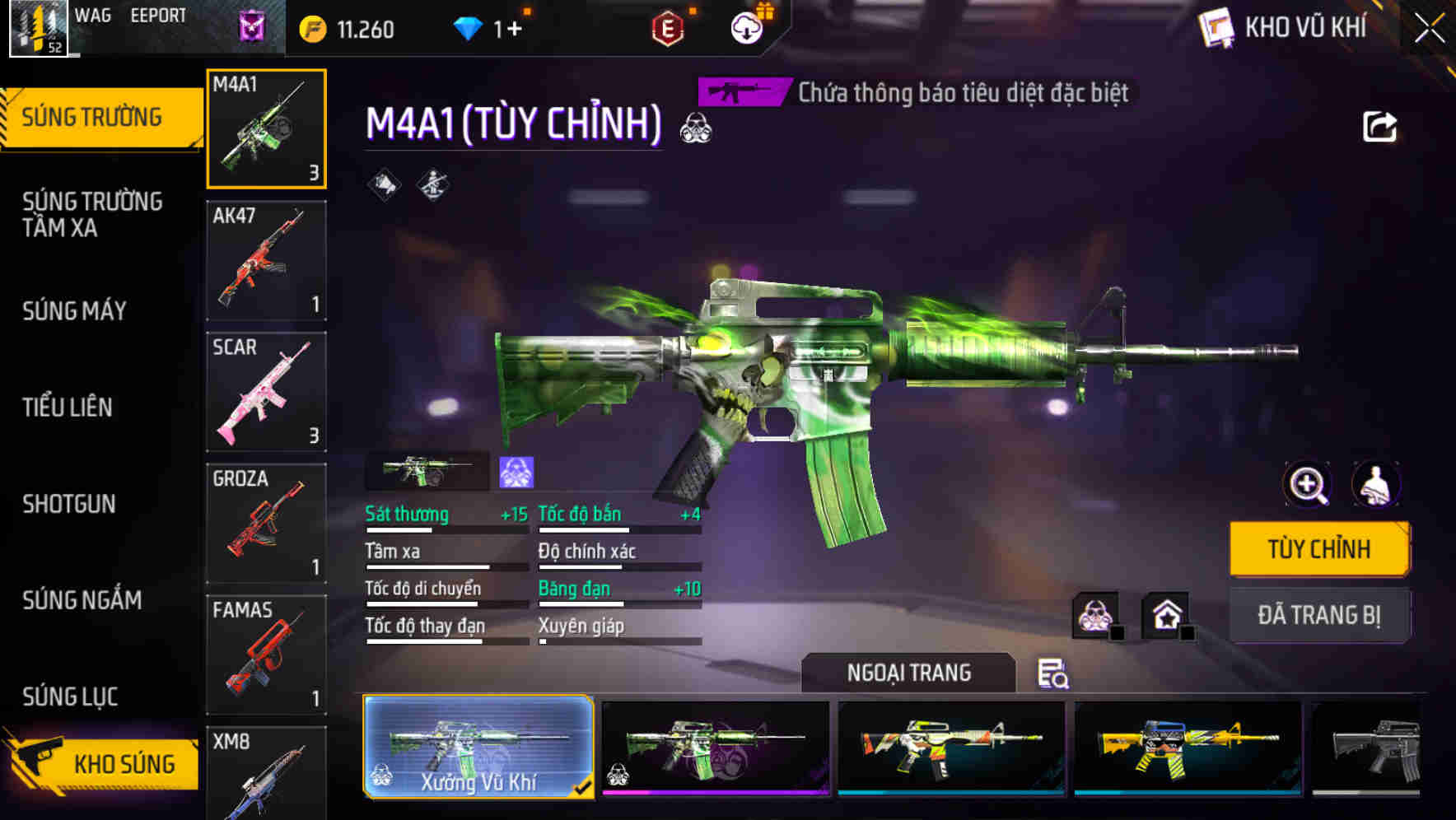
Task: Select the pink SCAR thumbnail in the weapon list
Action: point(266,392)
